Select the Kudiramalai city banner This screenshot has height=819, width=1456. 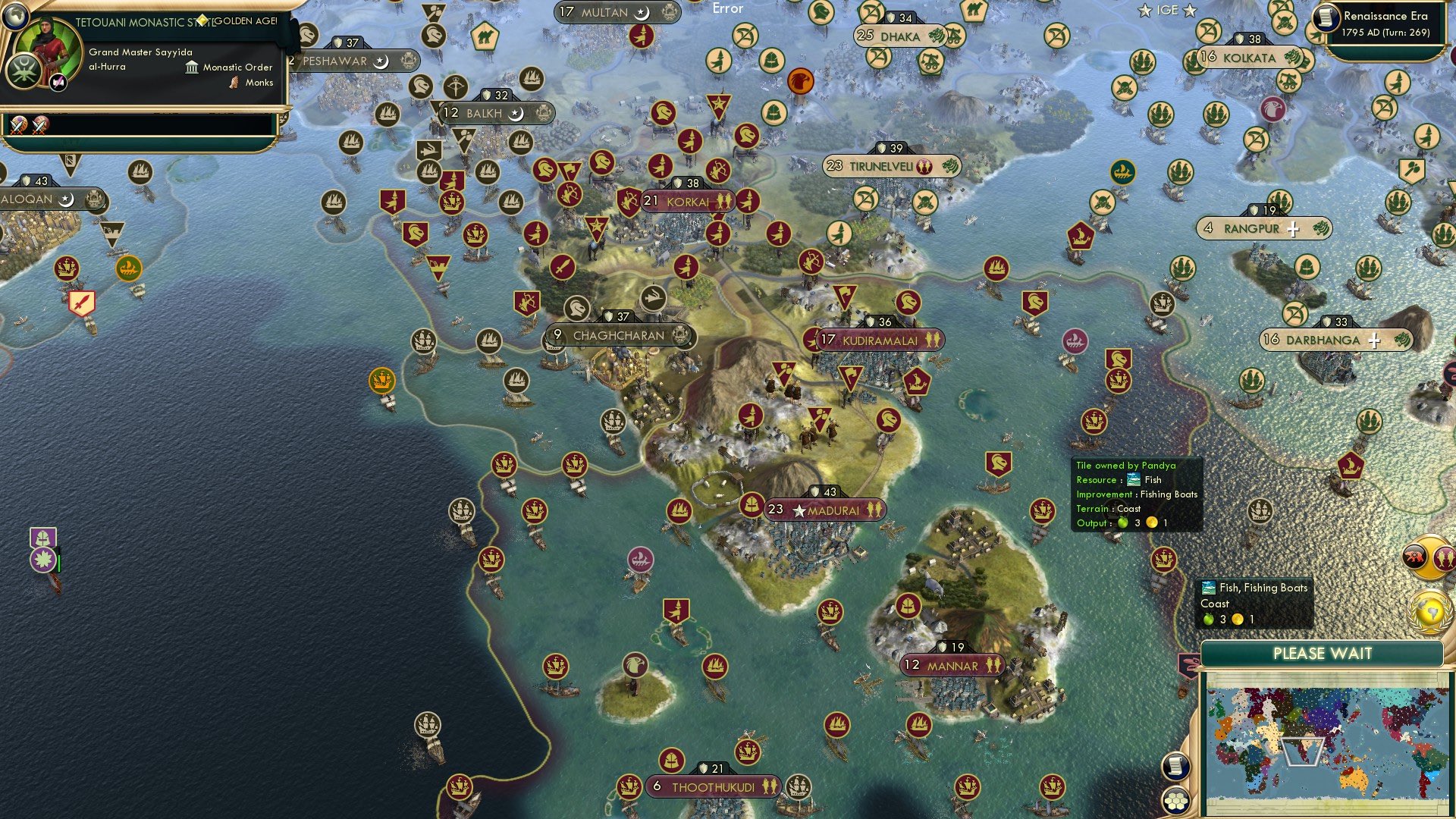pyautogui.click(x=880, y=340)
